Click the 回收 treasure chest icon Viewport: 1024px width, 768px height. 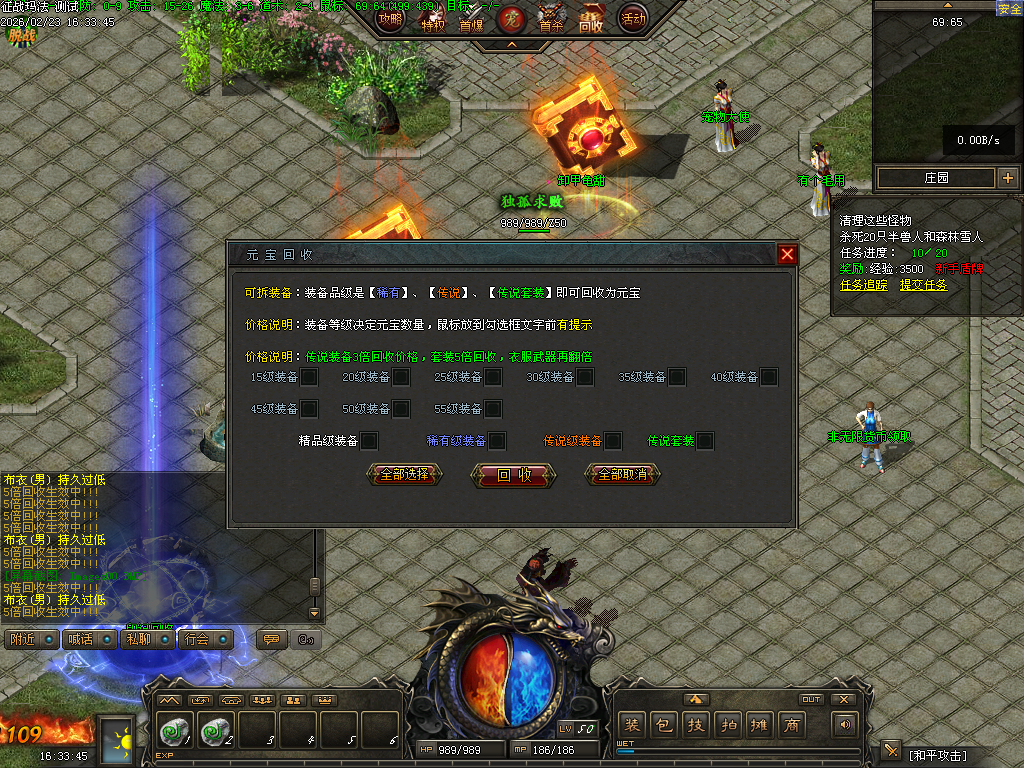(591, 19)
